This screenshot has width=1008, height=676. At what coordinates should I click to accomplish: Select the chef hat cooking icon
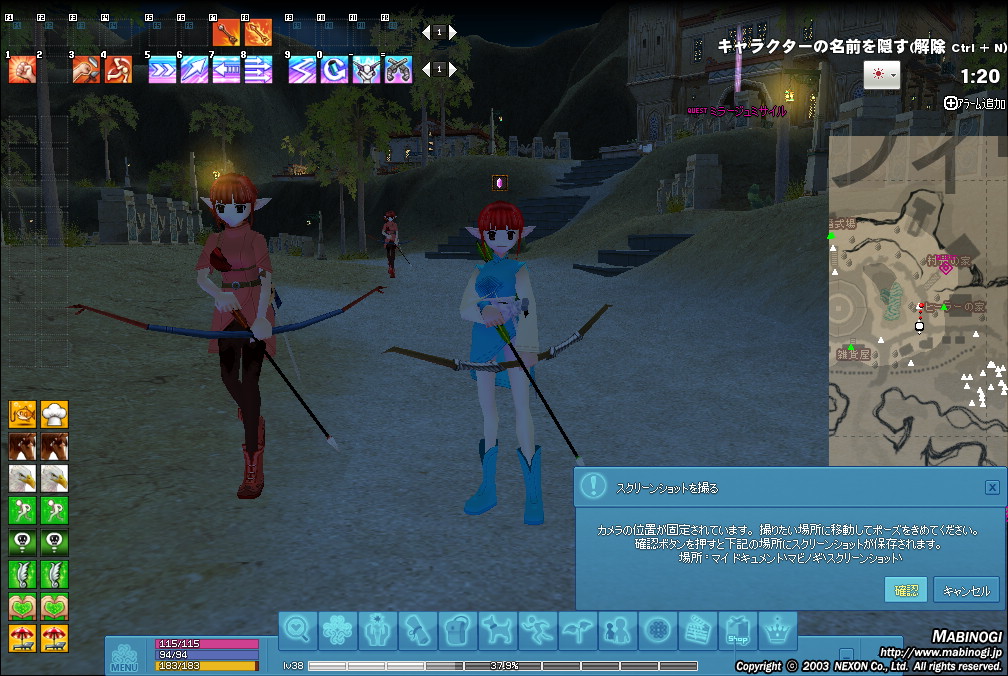(55, 412)
